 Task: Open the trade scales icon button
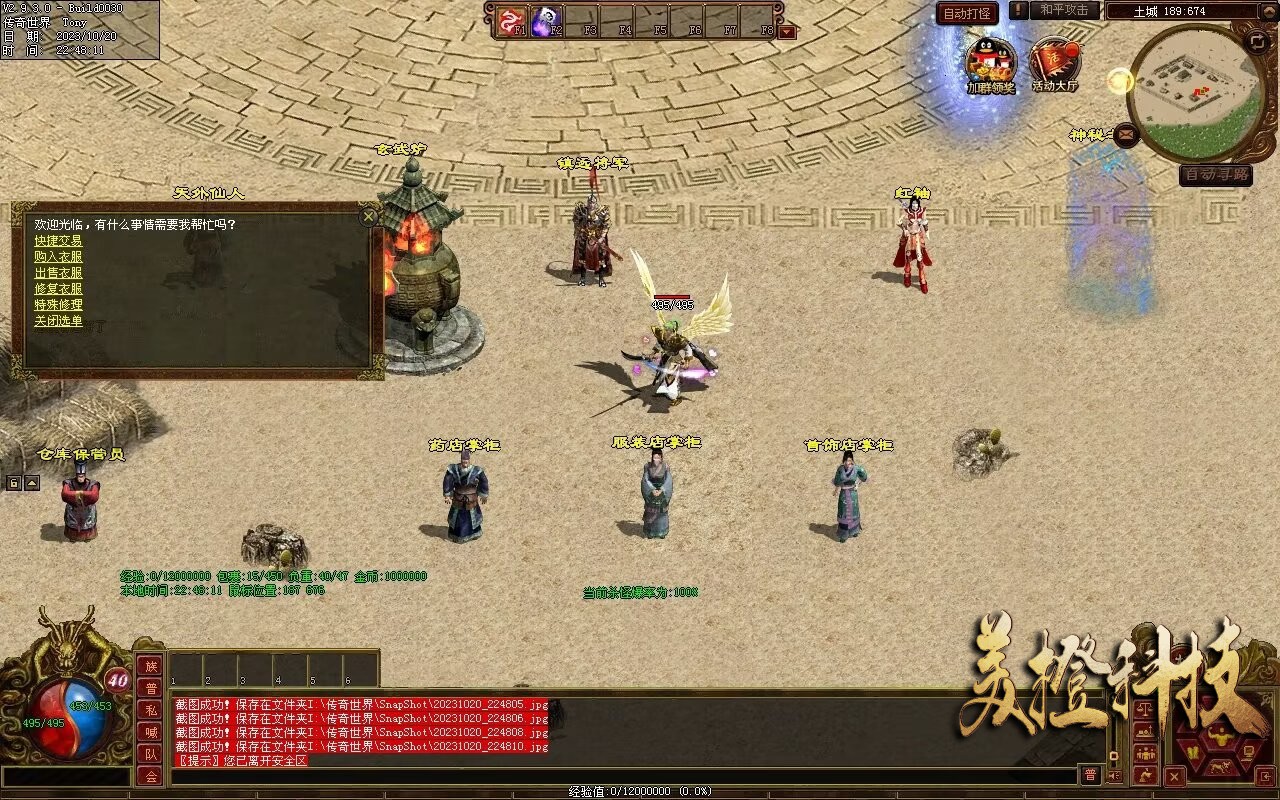click(1146, 710)
